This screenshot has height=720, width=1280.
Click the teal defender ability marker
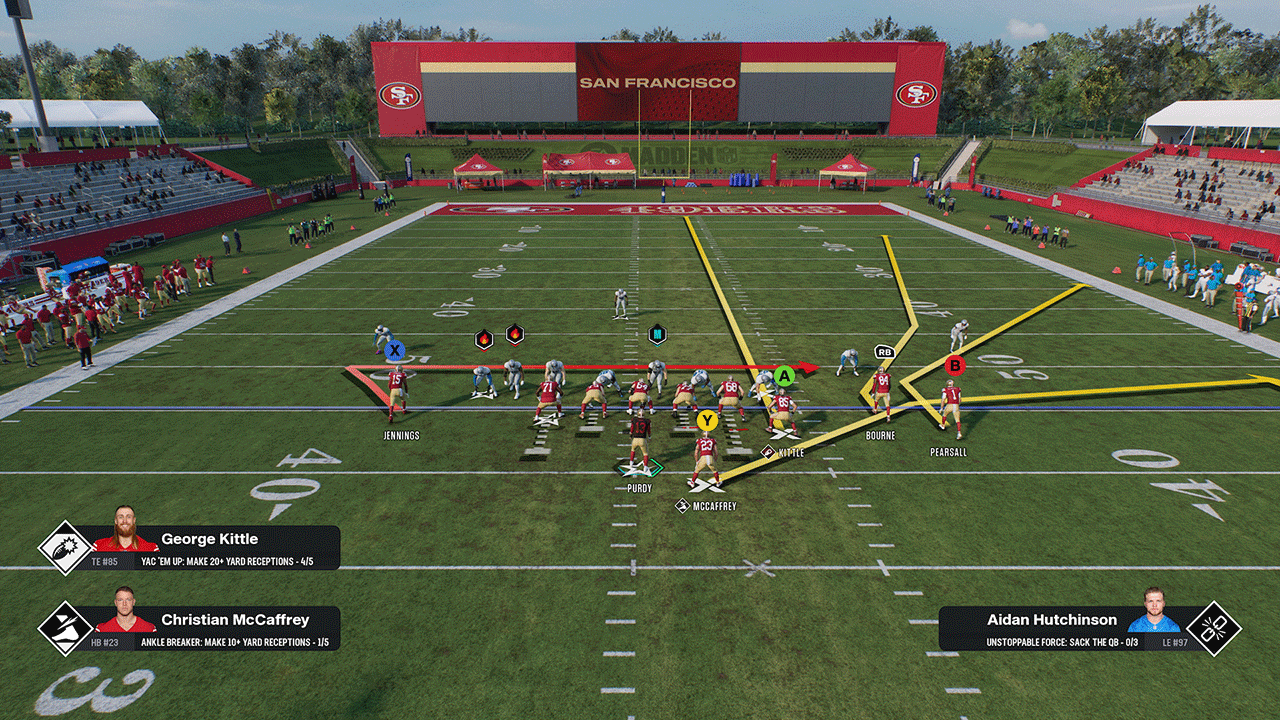pyautogui.click(x=657, y=334)
